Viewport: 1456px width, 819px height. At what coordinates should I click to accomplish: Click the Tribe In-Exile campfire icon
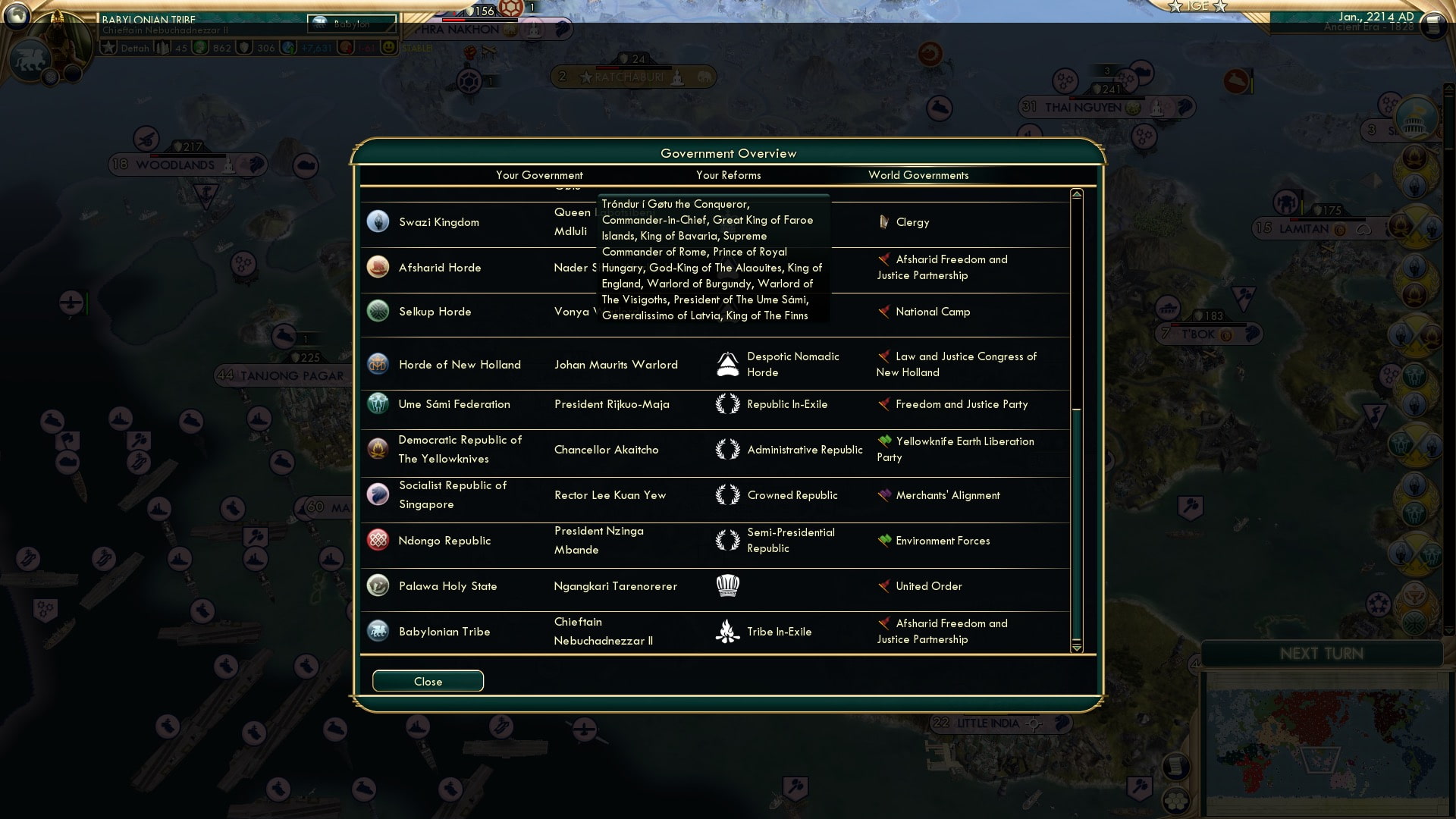pos(729,631)
